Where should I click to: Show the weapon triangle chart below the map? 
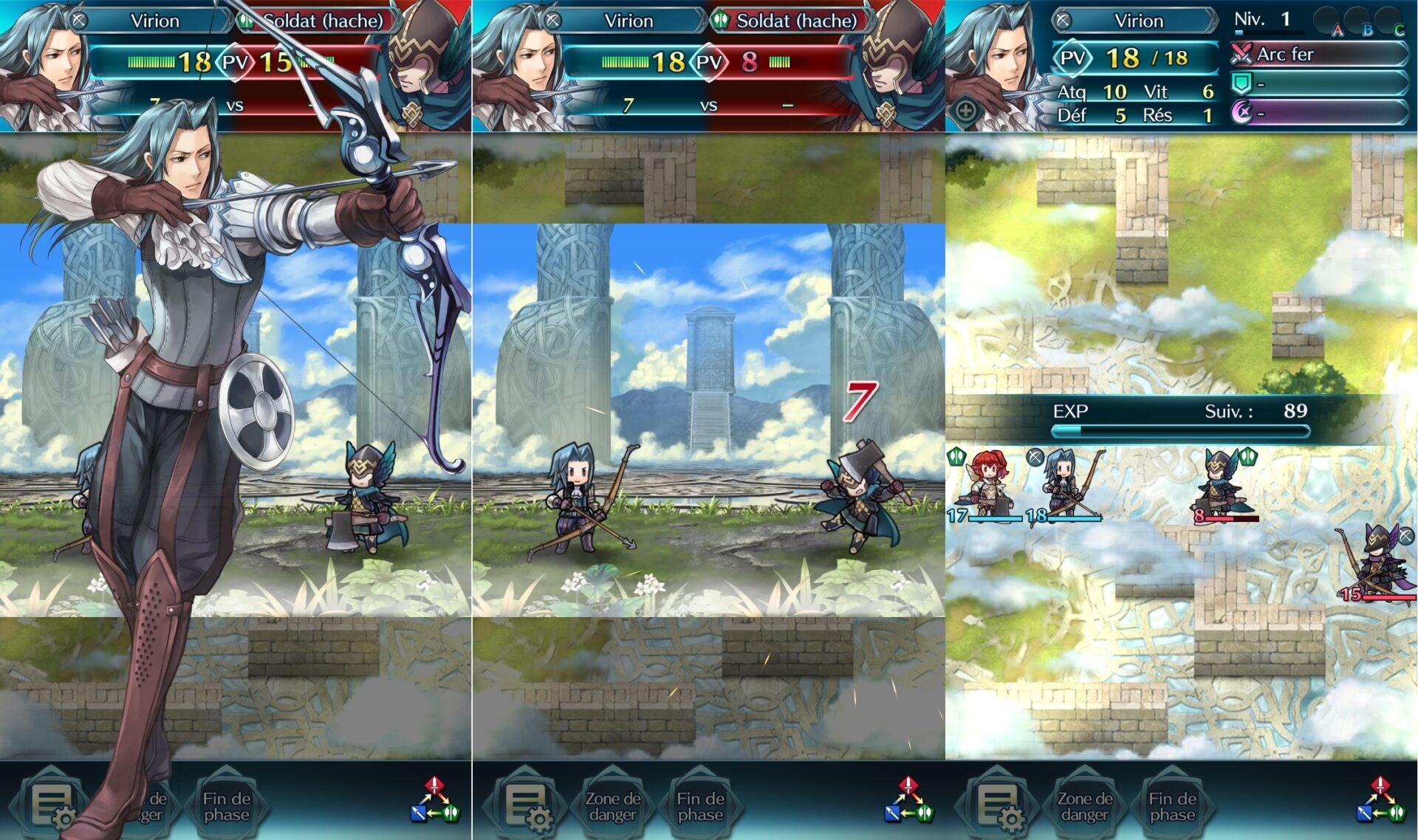point(1380,800)
